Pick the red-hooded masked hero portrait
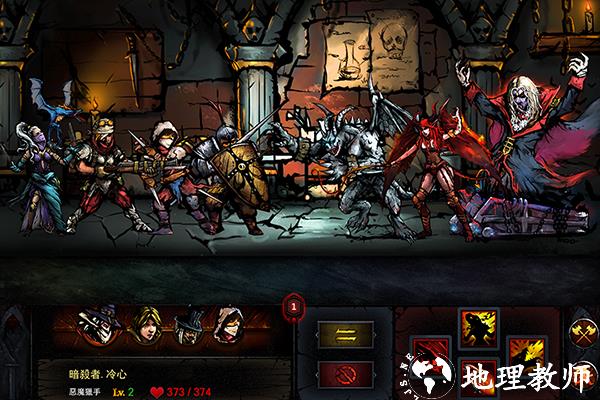The height and width of the screenshot is (400, 600). [x=230, y=325]
